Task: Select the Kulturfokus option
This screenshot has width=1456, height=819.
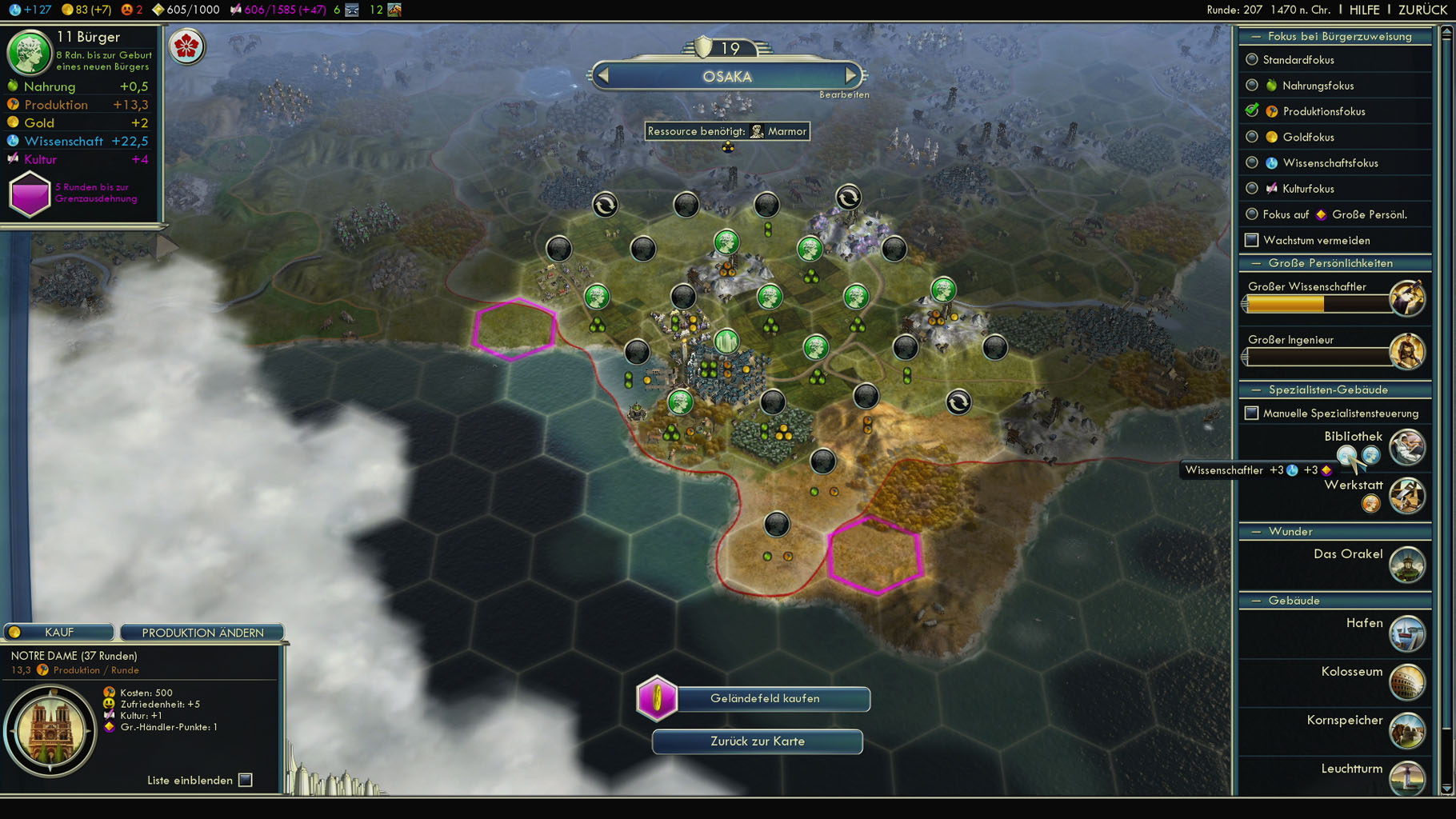Action: click(x=1252, y=189)
